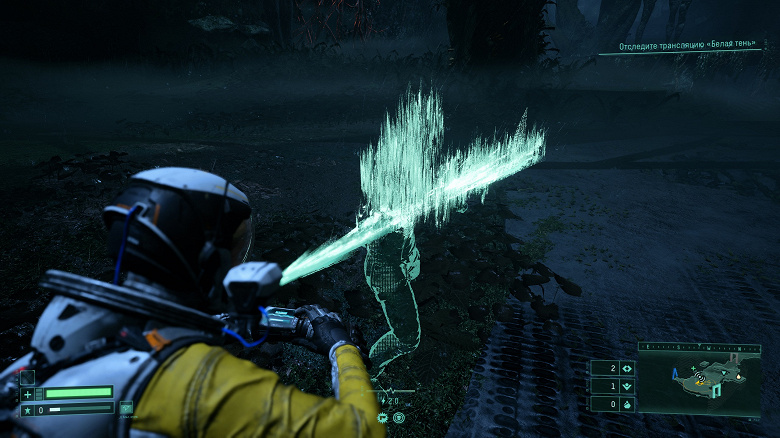Click the empty square slot above health
Image resolution: width=780 pixels, height=438 pixels.
27,377
